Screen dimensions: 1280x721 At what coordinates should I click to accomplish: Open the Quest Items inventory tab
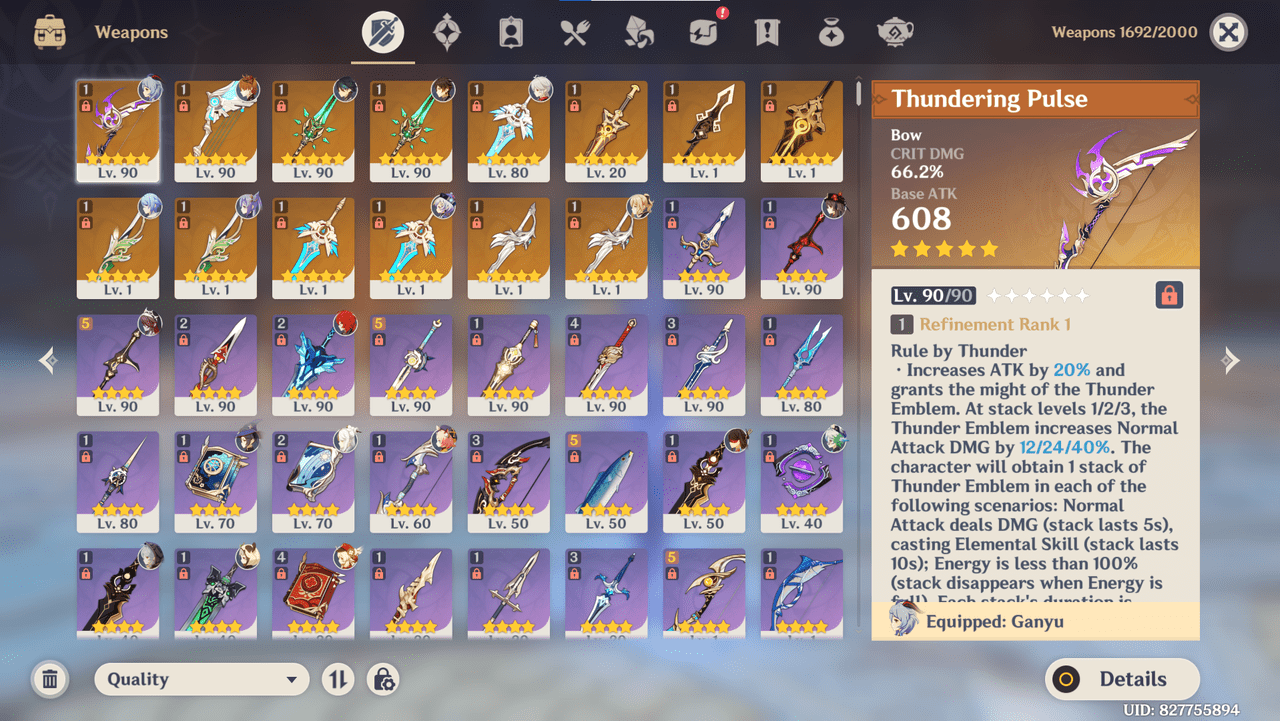pos(767,31)
